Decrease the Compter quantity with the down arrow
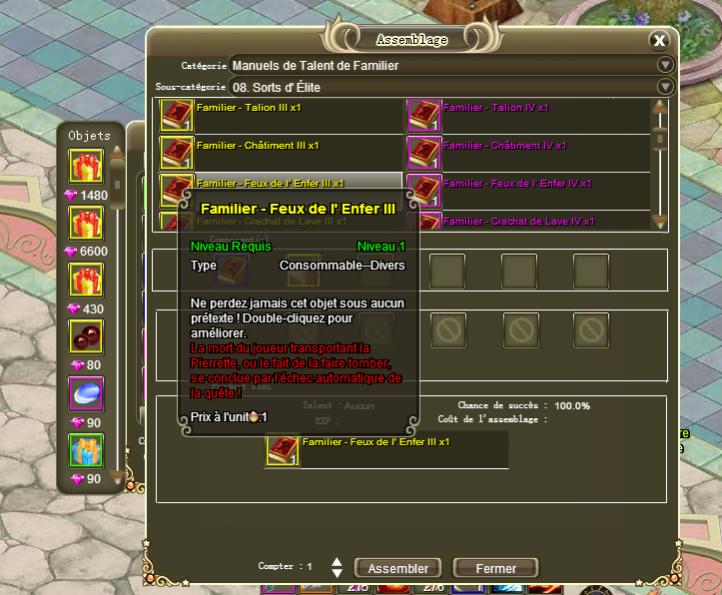 tap(337, 573)
